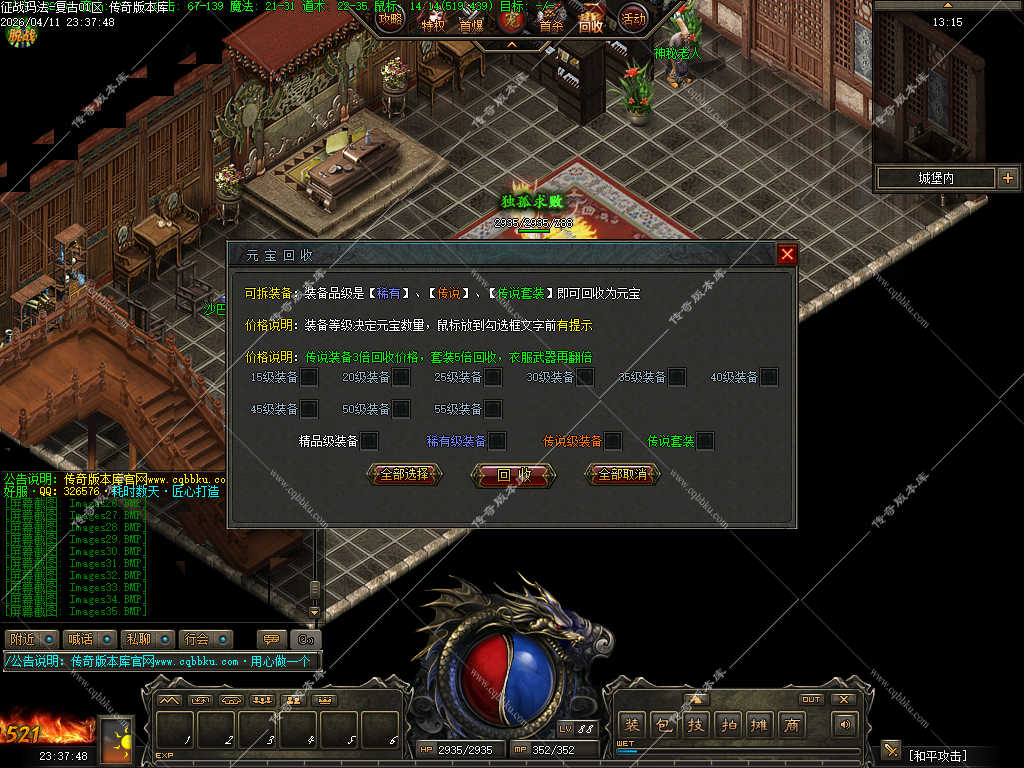Choose 全部取消 to deselect everything
Image resolution: width=1024 pixels, height=768 pixels.
coord(622,474)
